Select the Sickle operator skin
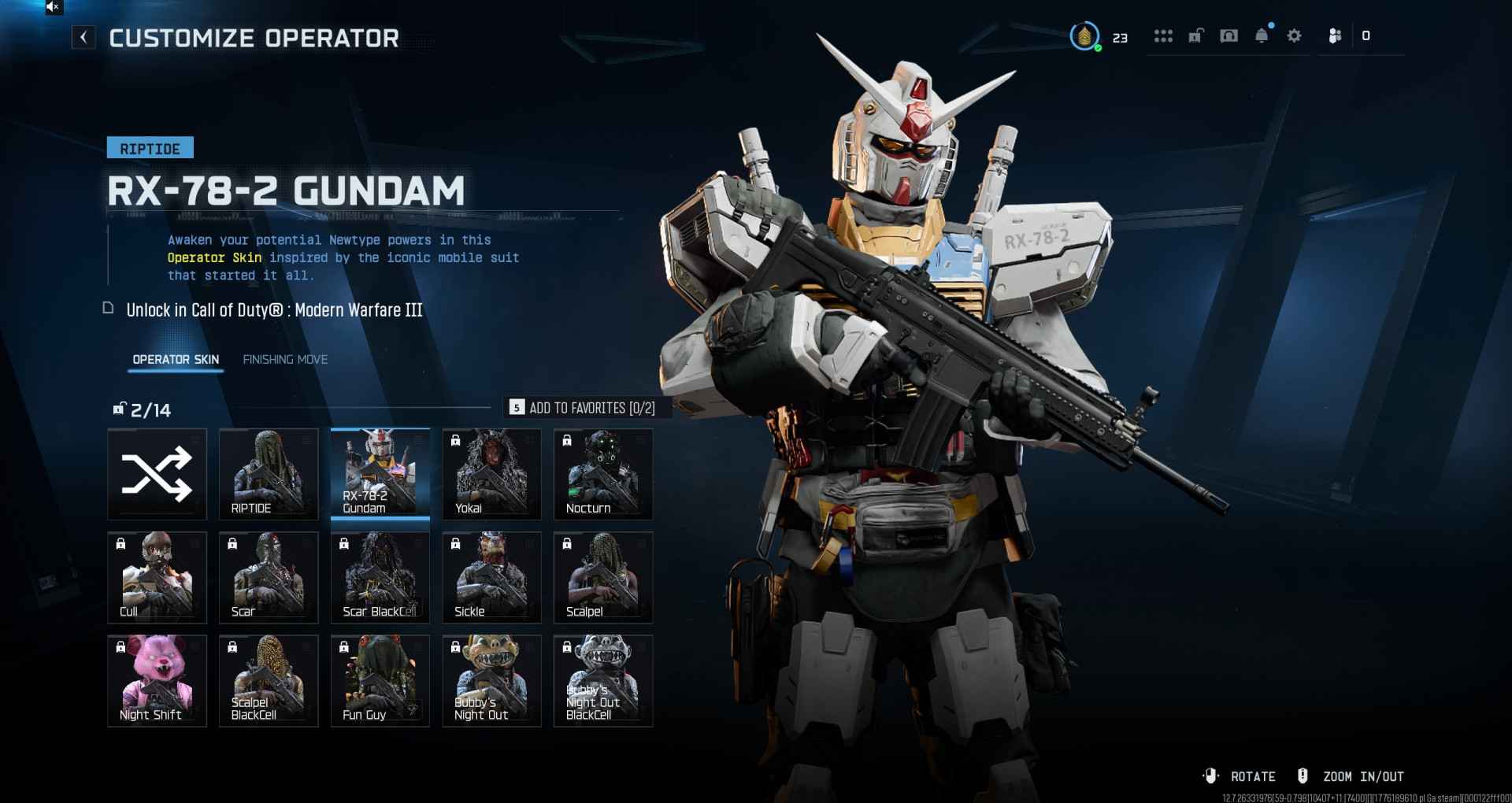 point(491,577)
